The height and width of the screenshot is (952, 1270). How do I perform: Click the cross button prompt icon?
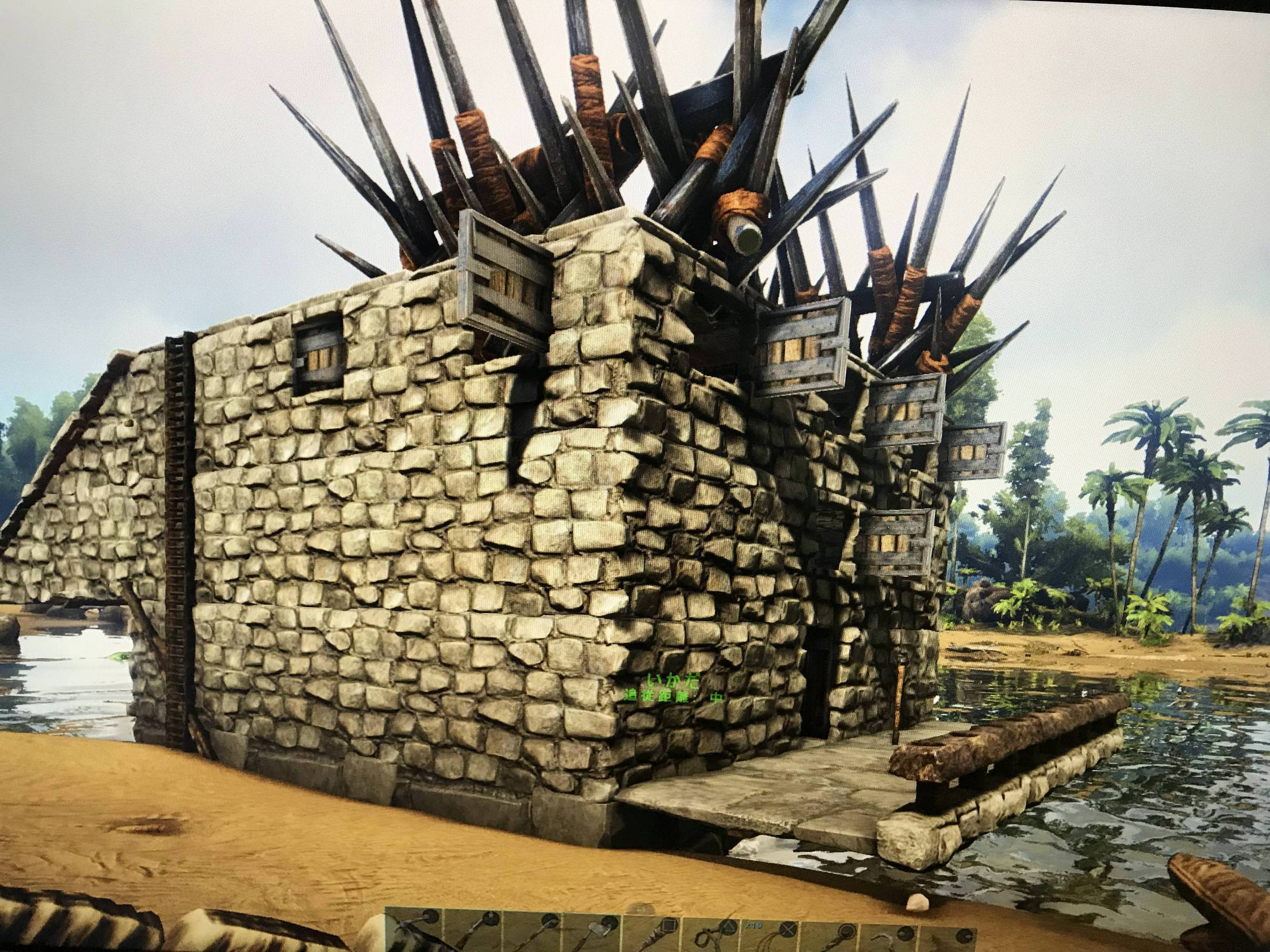pyautogui.click(x=788, y=930)
